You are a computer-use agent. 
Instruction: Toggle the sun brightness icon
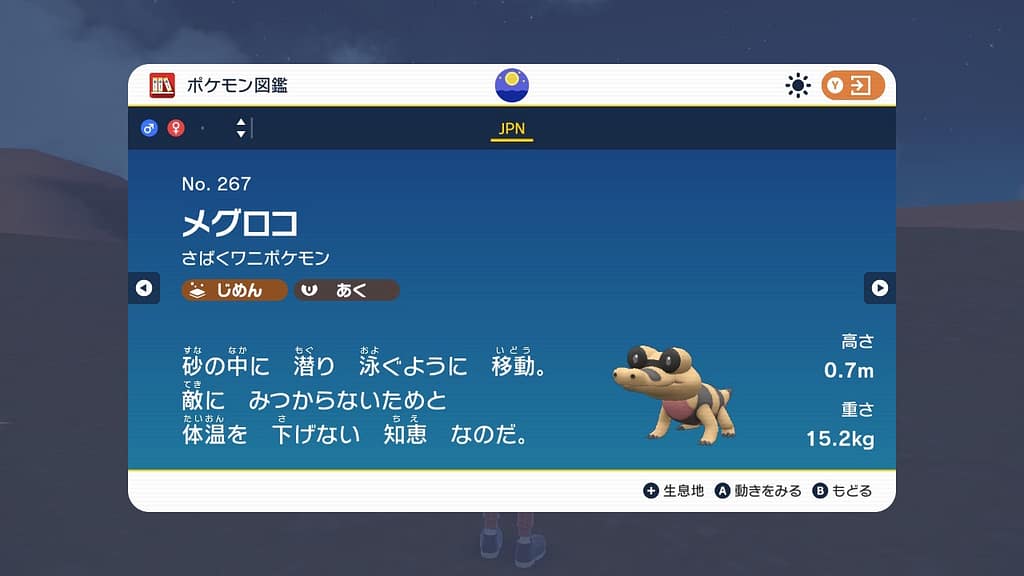click(797, 86)
